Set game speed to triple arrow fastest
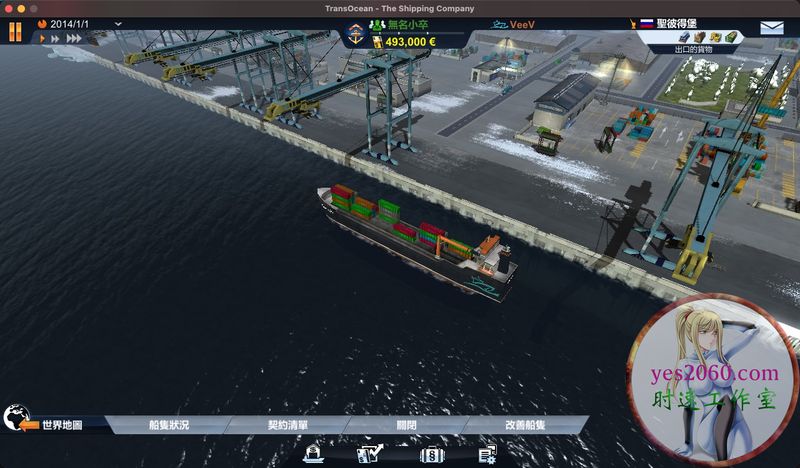The height and width of the screenshot is (468, 800). coord(72,39)
